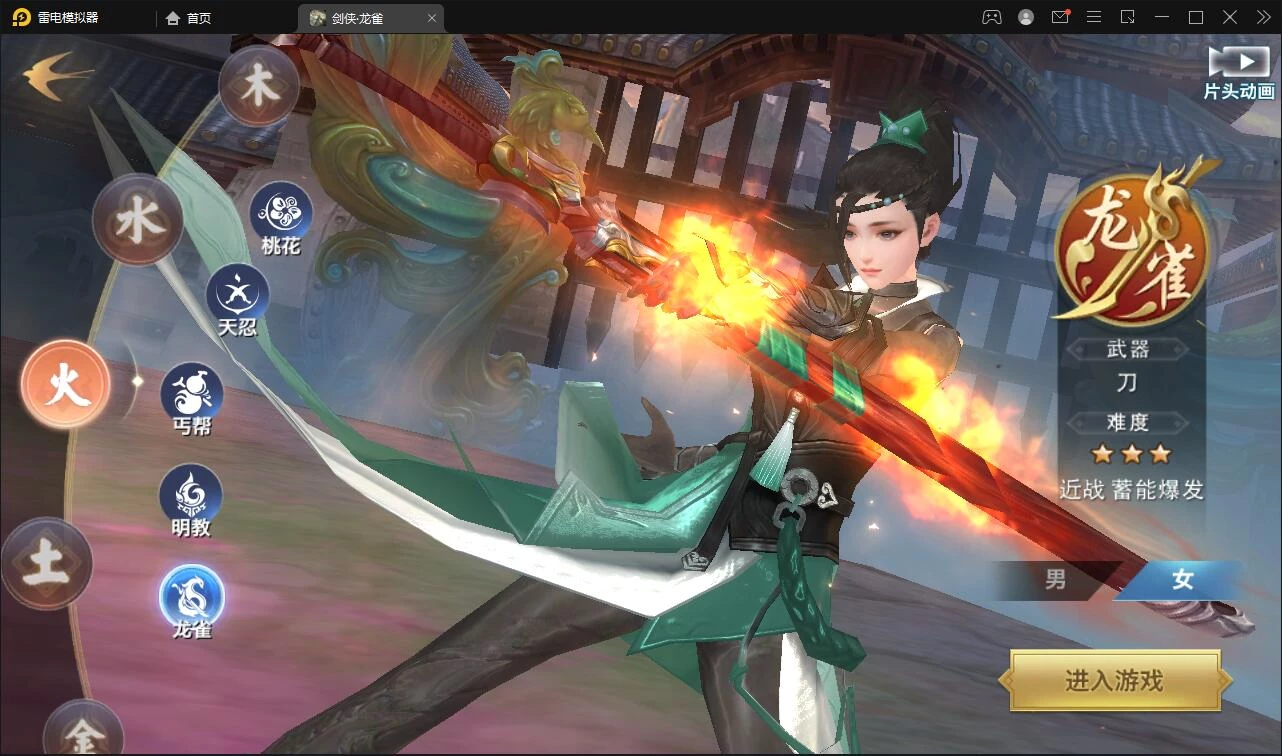Click the 进入游戏 enter game button
This screenshot has width=1282, height=756.
(1114, 681)
